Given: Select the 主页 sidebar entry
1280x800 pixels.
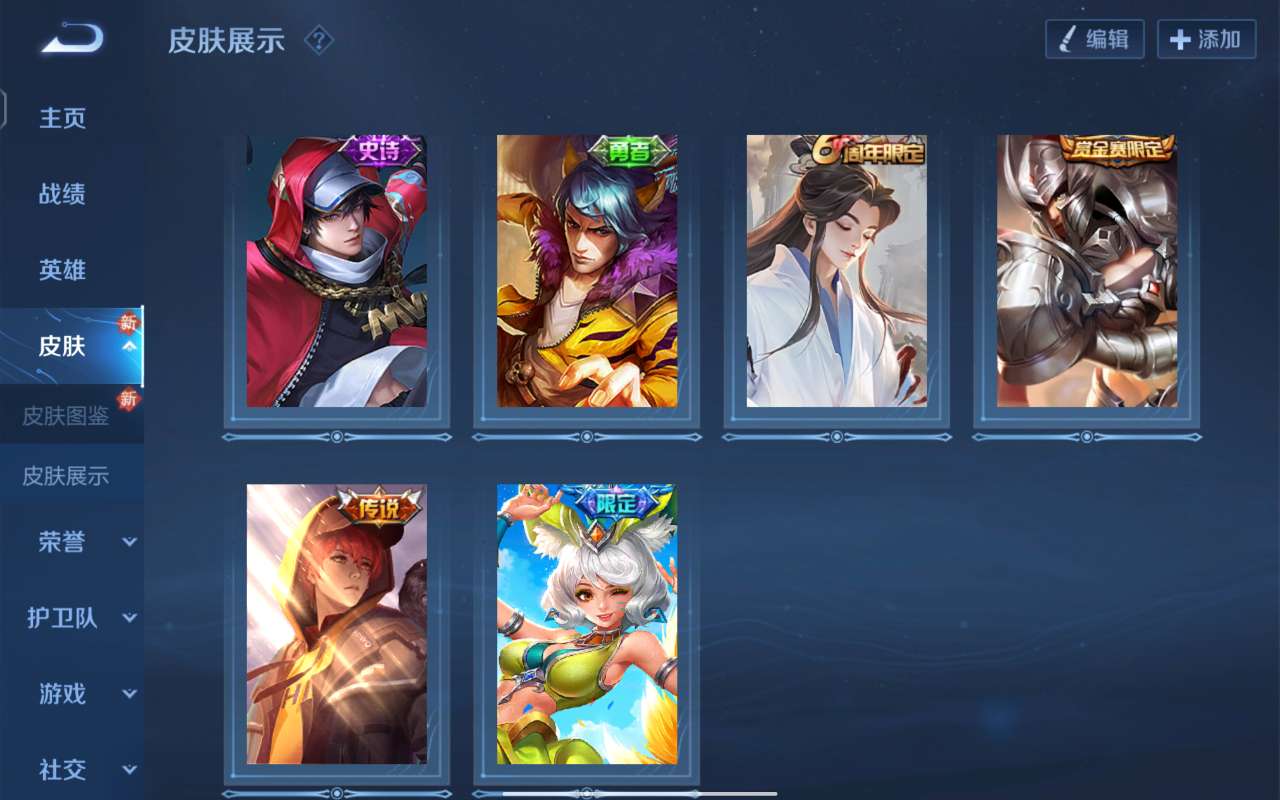Looking at the screenshot, I should click(60, 118).
